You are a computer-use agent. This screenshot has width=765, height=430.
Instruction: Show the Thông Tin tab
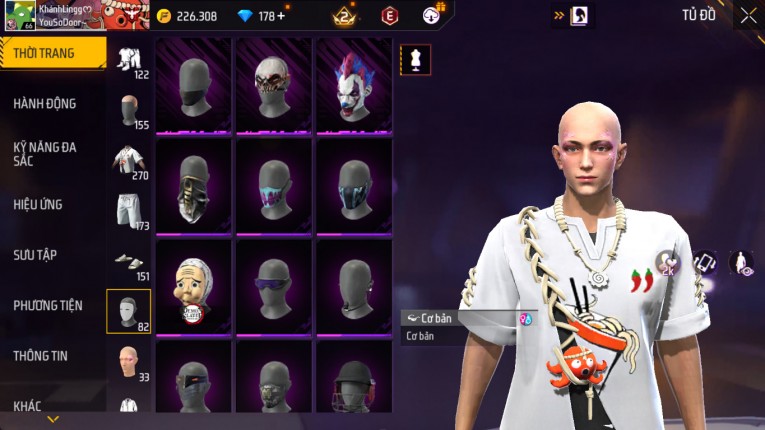point(38,355)
